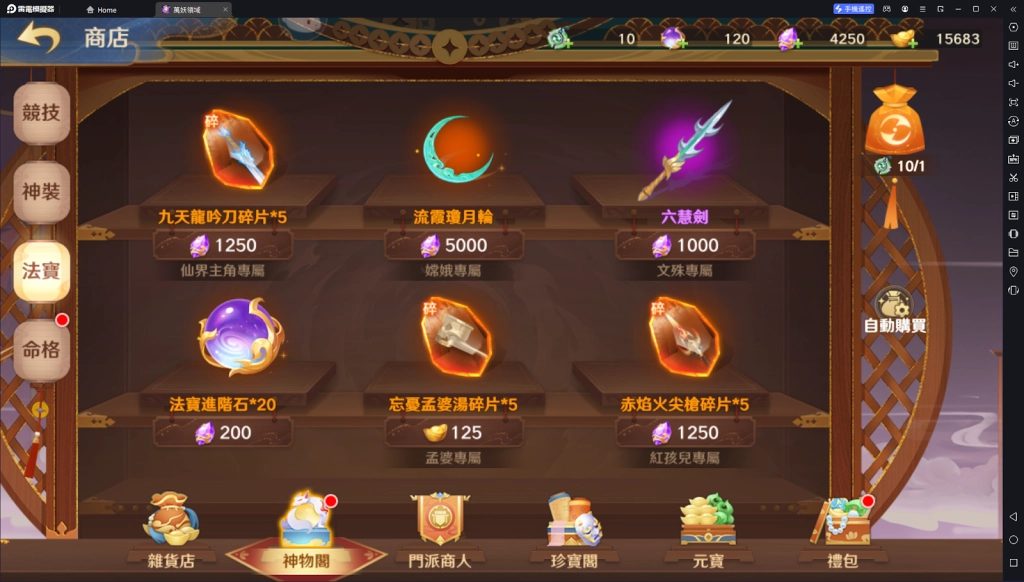
Task: Select the 流霞瓊月輪 crescent moon item icon
Action: (x=454, y=150)
